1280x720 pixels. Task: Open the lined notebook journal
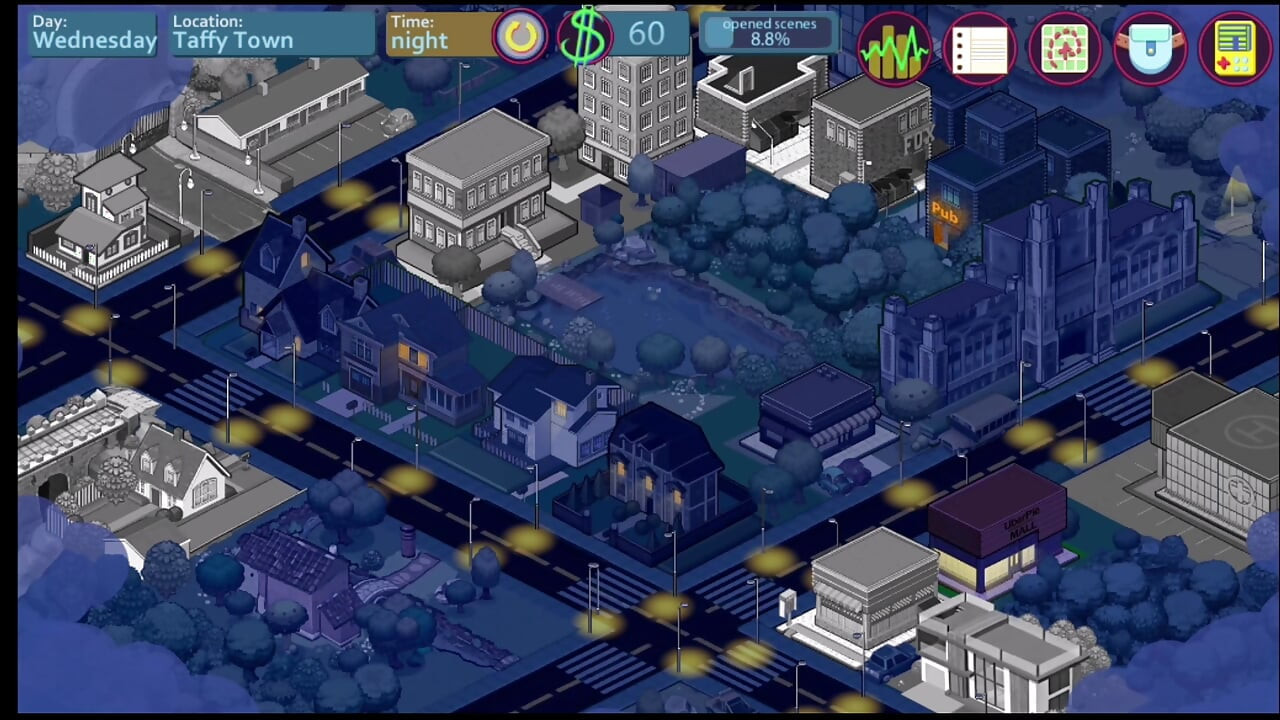(x=979, y=48)
